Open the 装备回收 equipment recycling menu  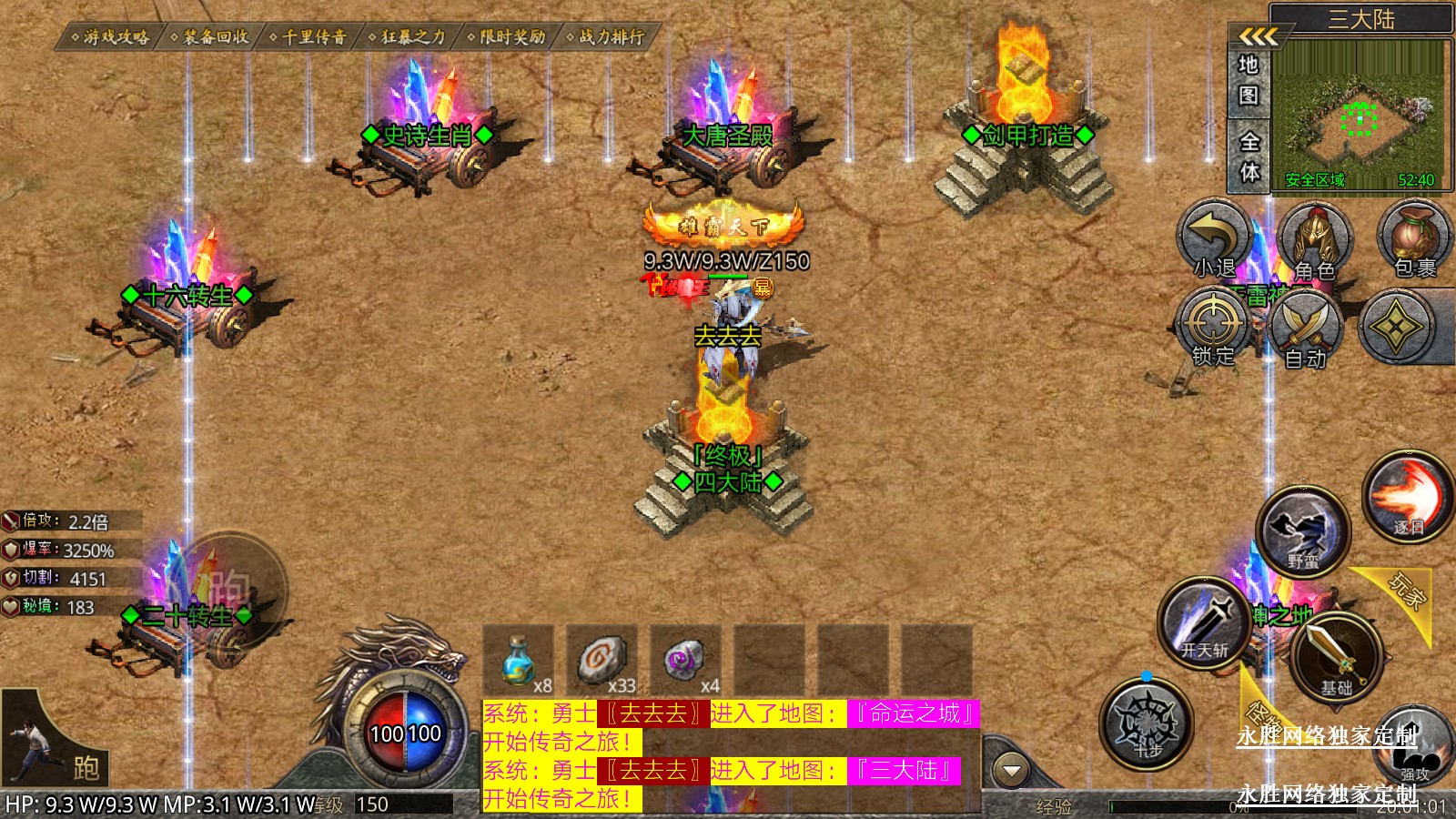[x=211, y=37]
